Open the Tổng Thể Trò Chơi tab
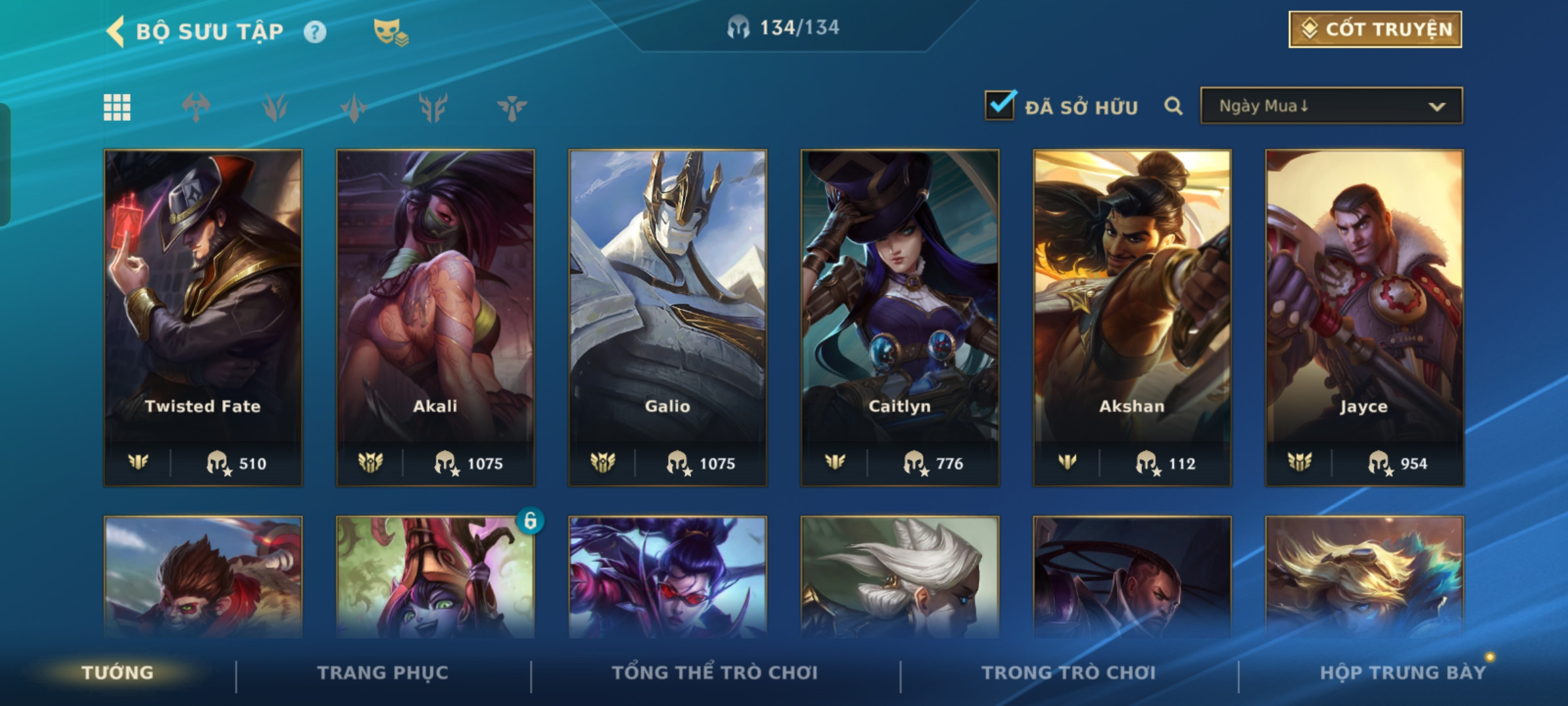The image size is (1568, 706). [x=715, y=673]
